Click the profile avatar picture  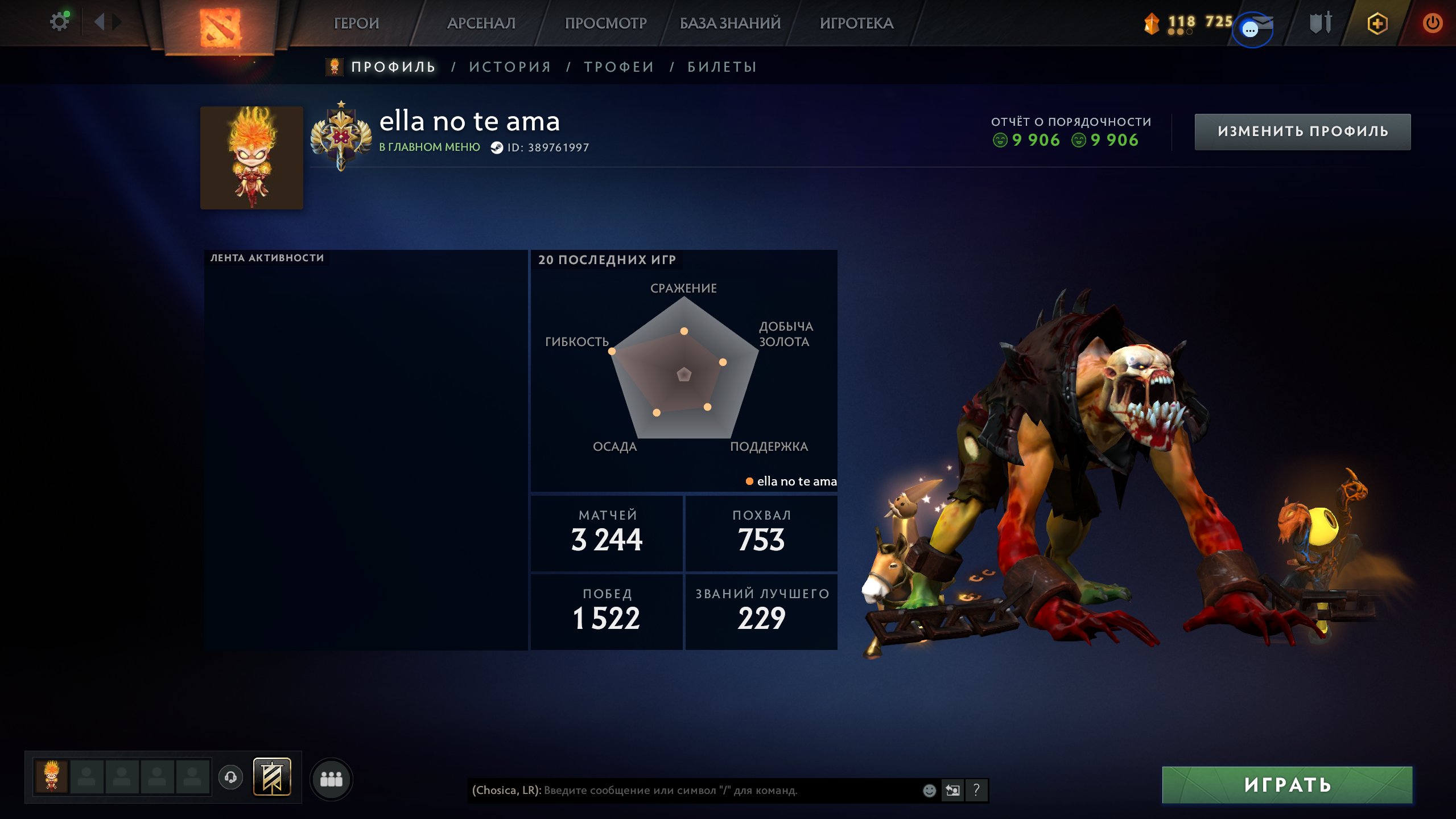click(x=251, y=158)
